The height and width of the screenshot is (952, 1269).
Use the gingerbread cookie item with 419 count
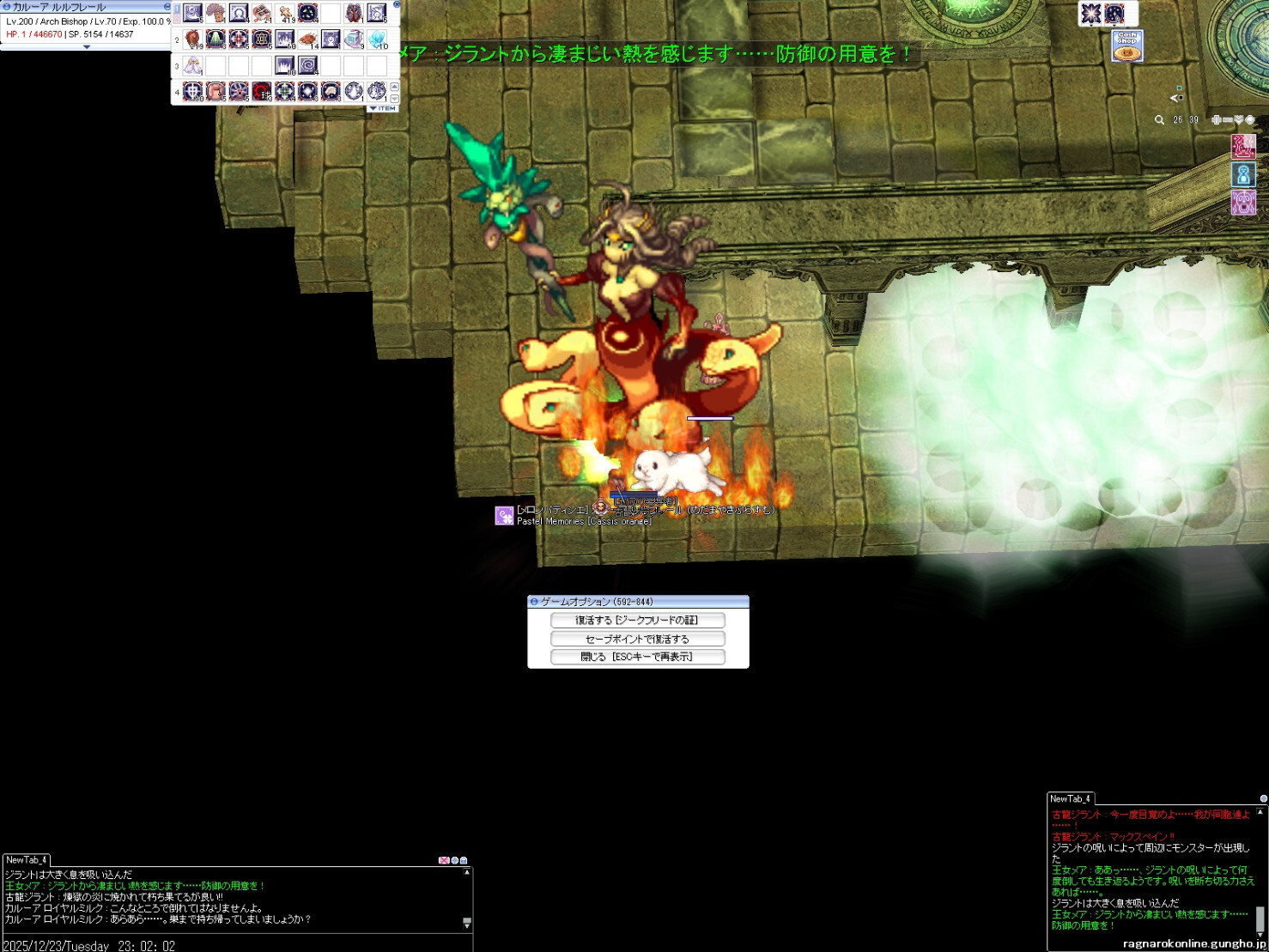point(285,14)
